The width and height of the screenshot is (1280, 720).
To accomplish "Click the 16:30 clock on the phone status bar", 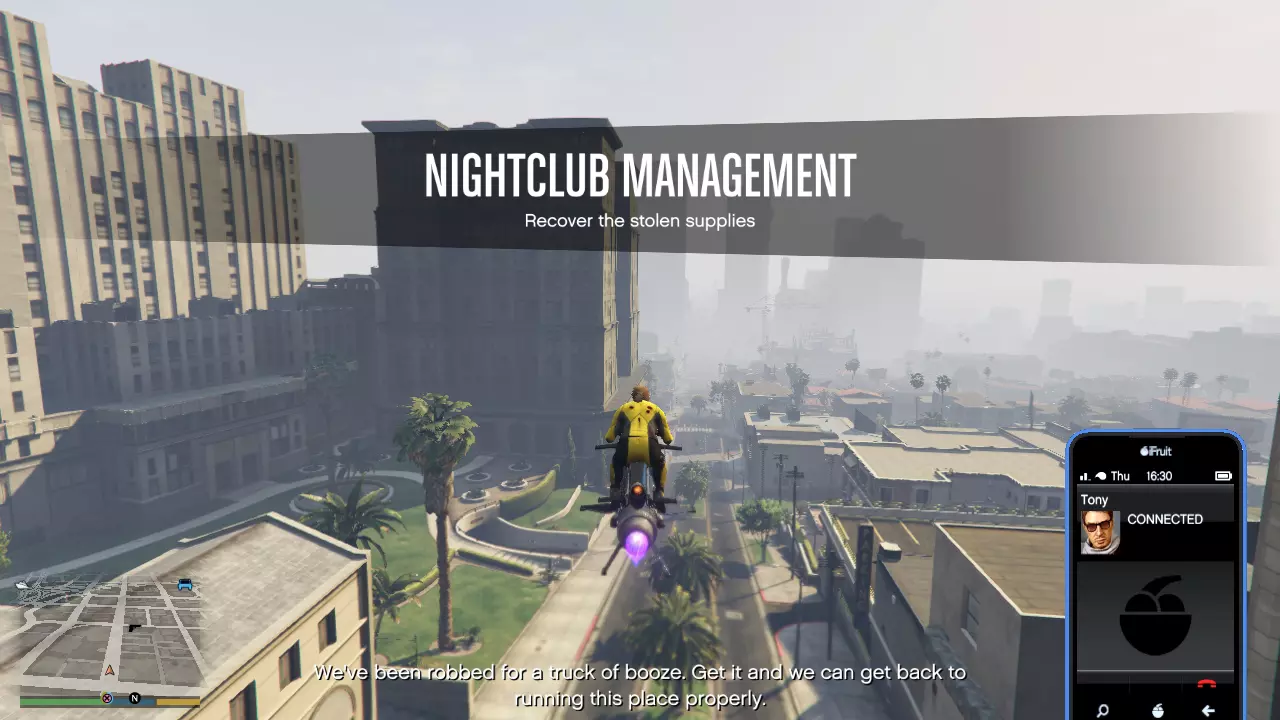I will (x=1160, y=476).
